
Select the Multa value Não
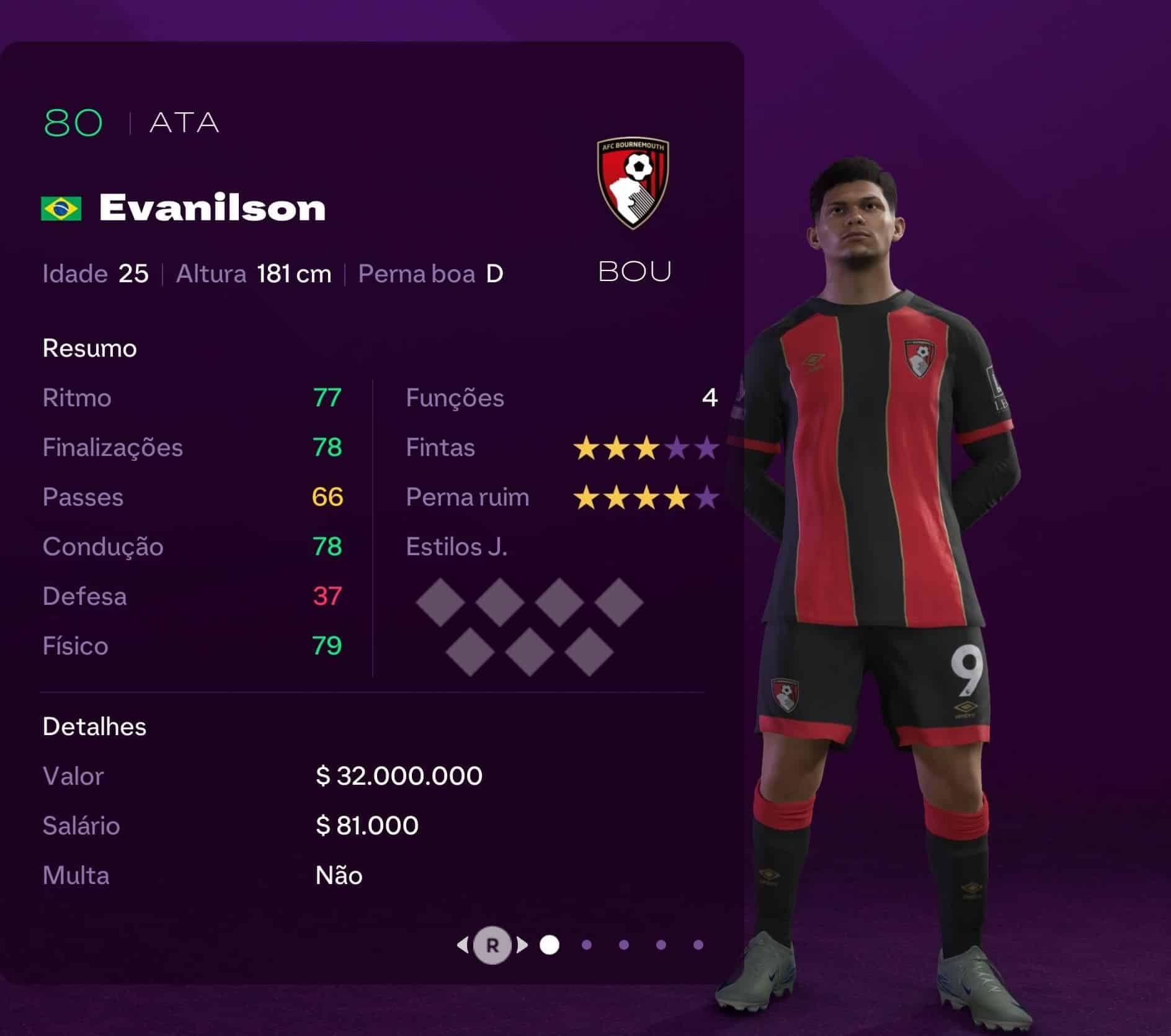[x=338, y=875]
